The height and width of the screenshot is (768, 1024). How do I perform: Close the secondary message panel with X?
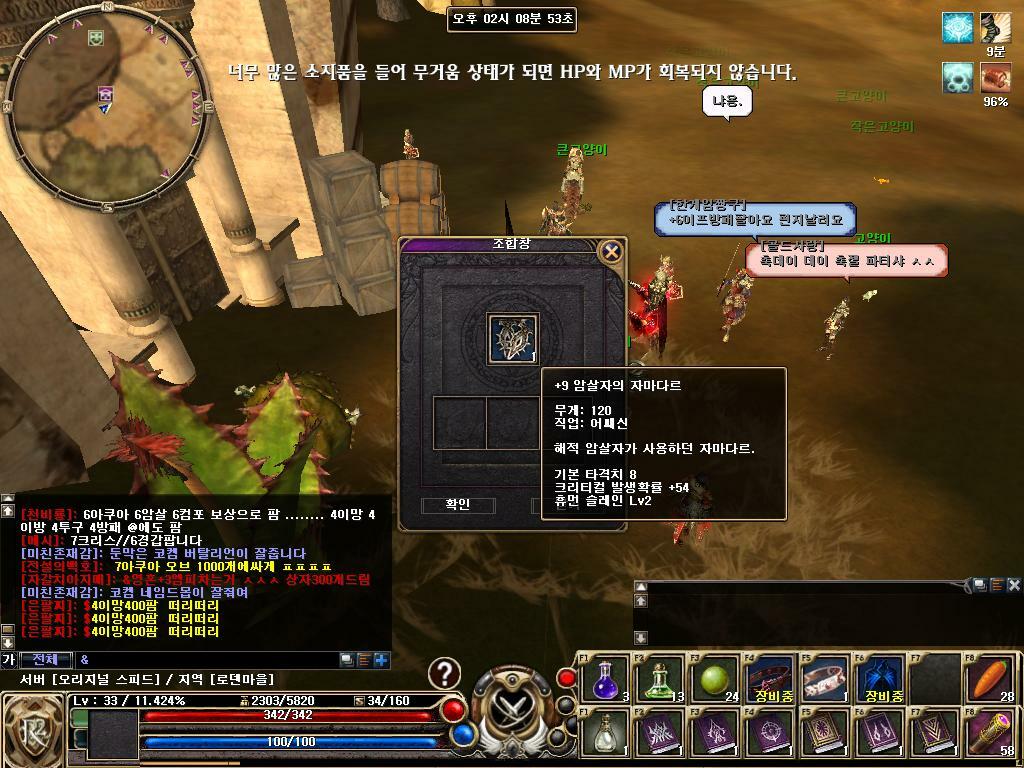pyautogui.click(x=1013, y=585)
